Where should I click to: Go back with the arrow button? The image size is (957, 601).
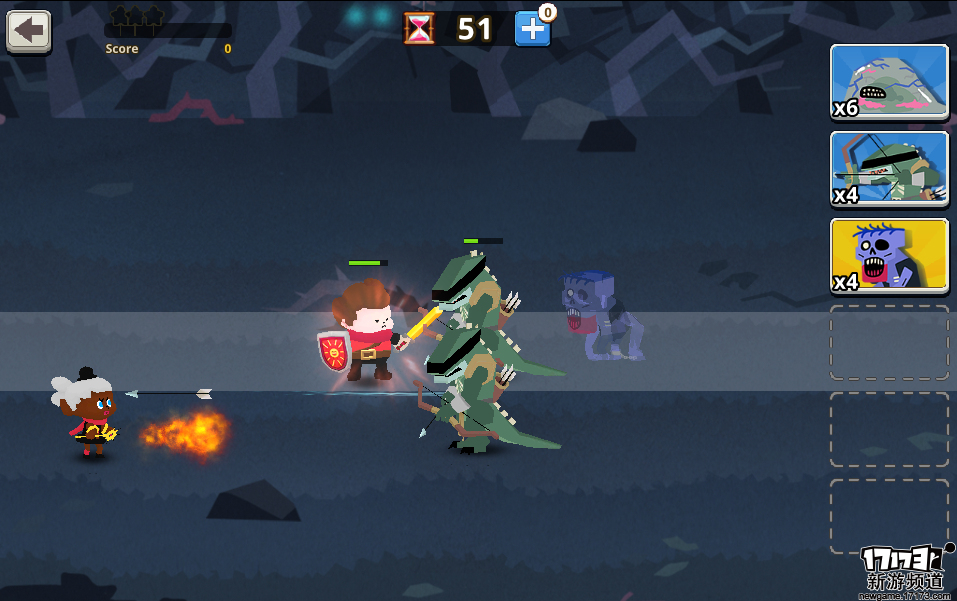point(29,31)
